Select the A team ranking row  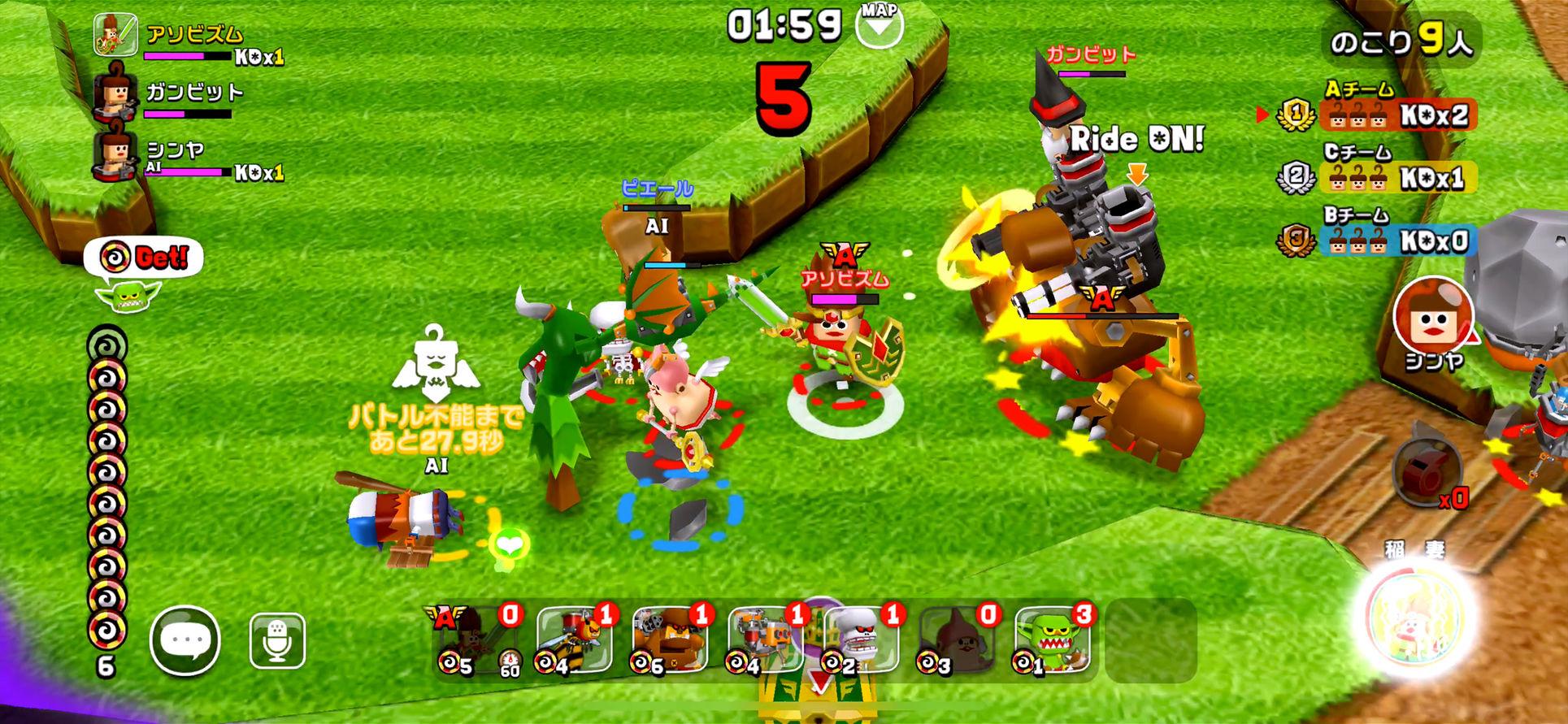(1376, 115)
